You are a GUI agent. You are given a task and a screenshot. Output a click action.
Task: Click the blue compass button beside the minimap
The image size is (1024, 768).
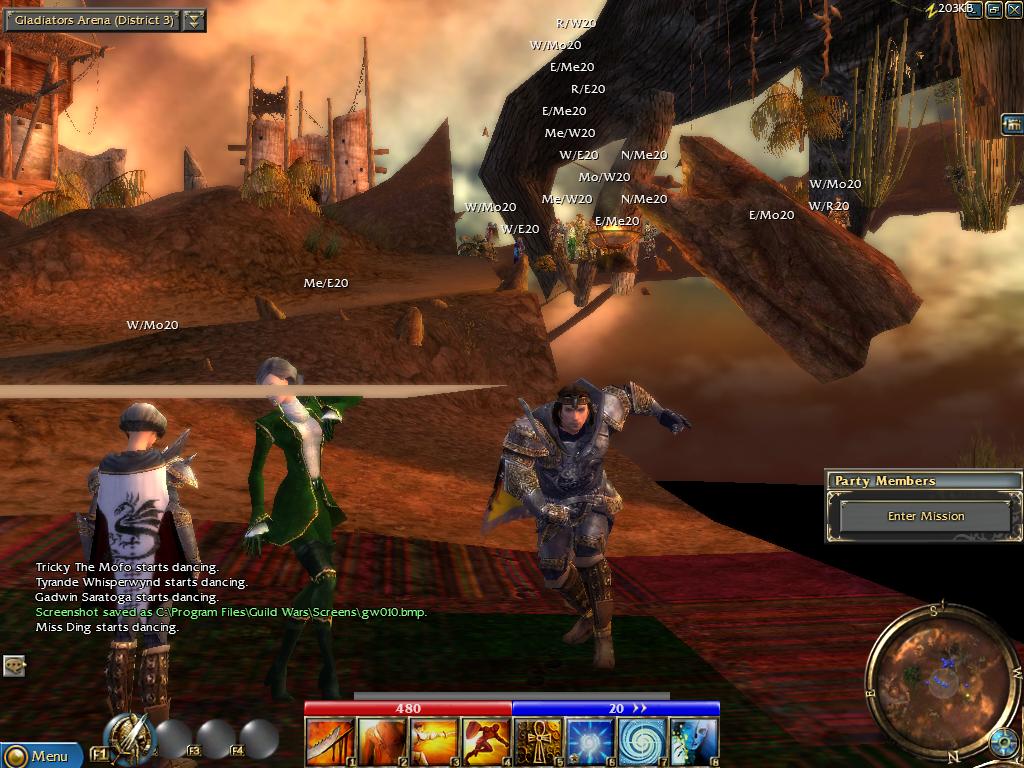point(1004,743)
